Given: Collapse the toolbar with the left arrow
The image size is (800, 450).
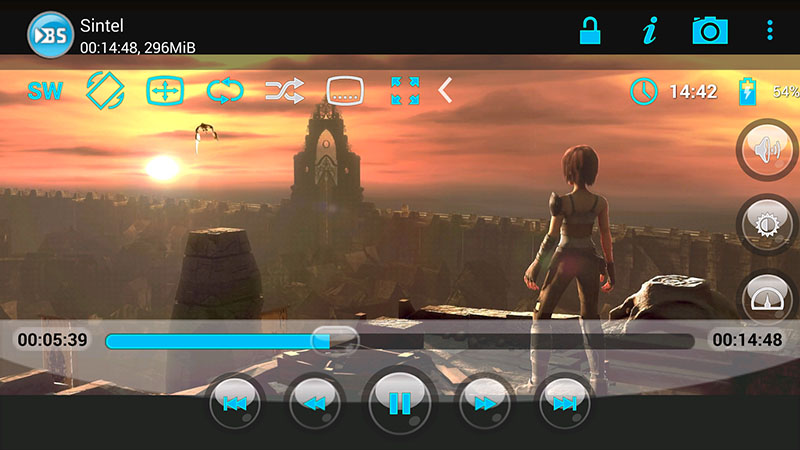Looking at the screenshot, I should point(446,91).
